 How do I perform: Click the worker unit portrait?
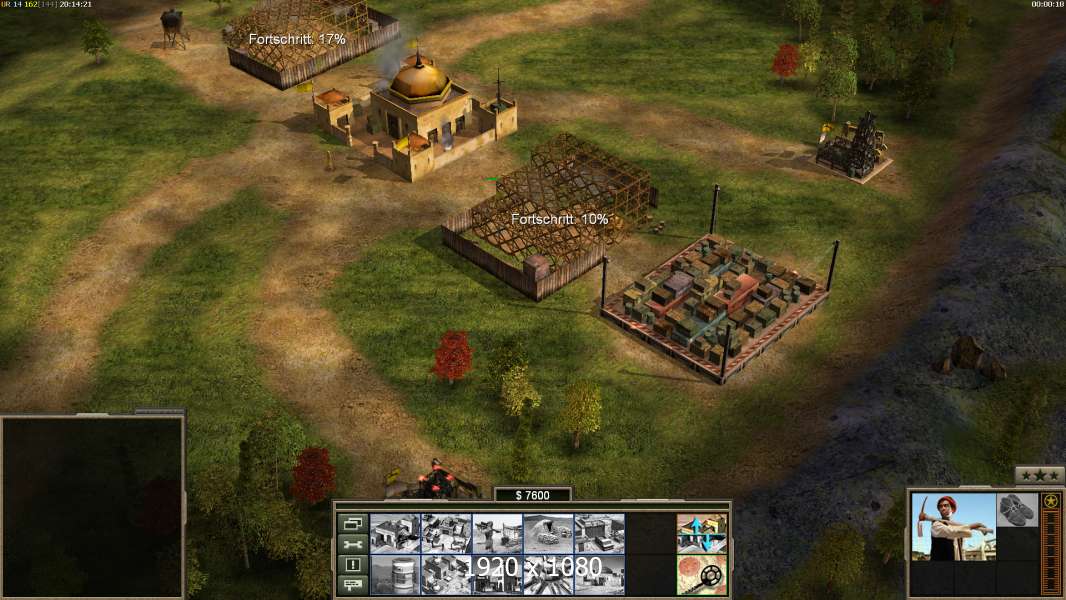954,526
